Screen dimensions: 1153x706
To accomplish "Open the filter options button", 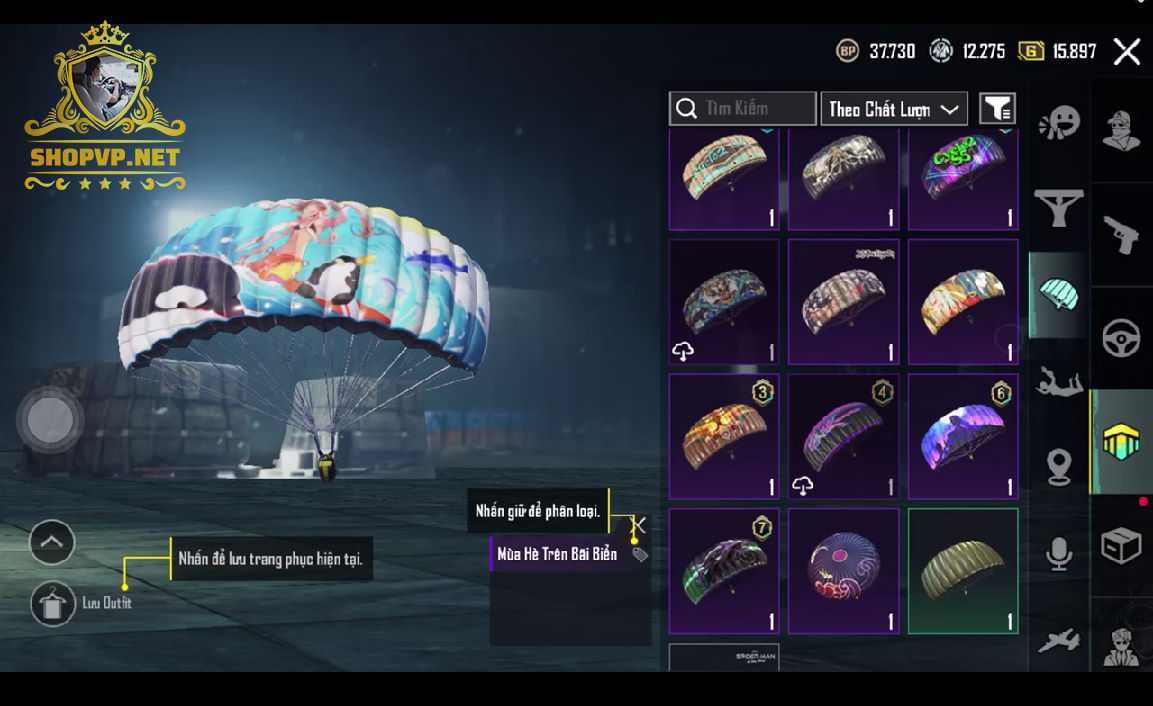I will 997,108.
